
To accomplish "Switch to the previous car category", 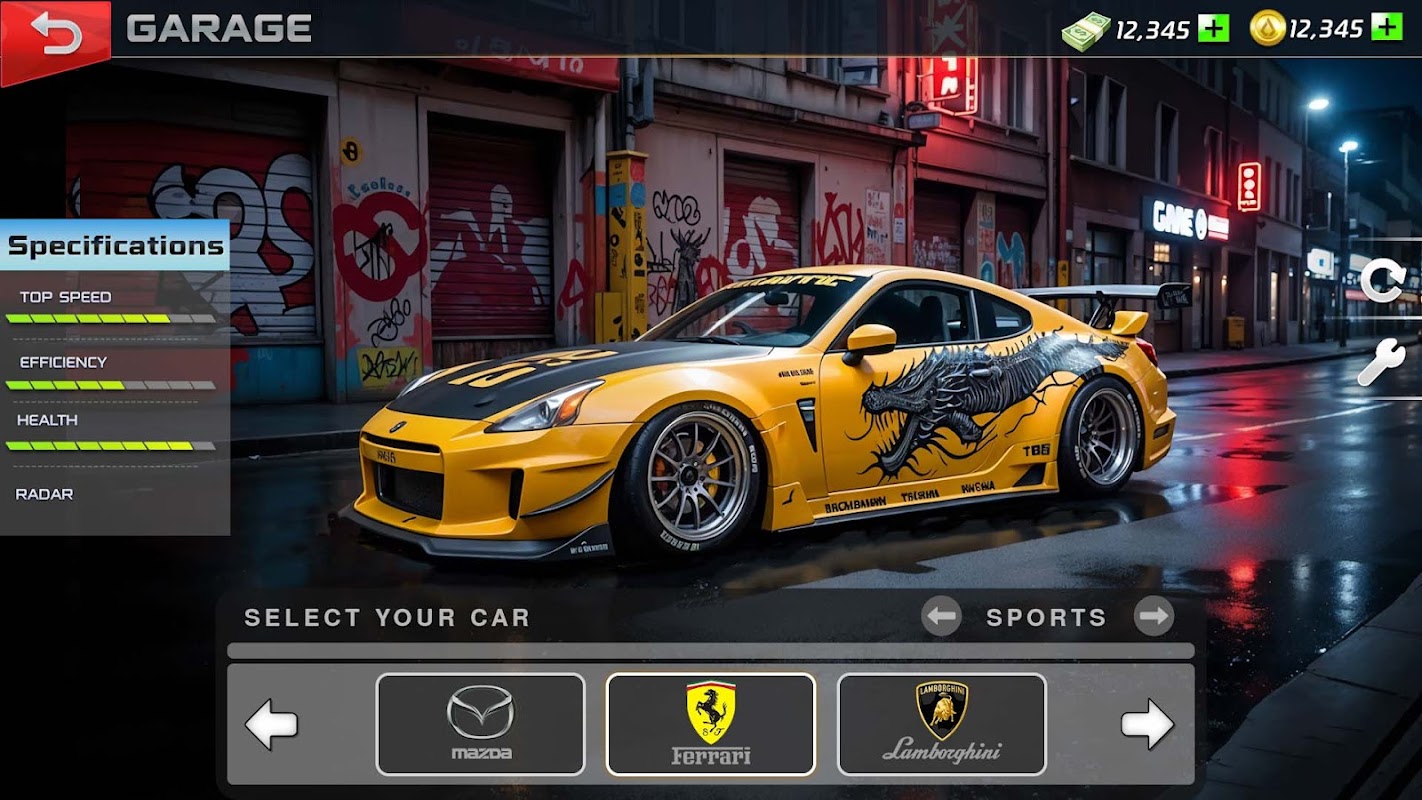I will [941, 617].
